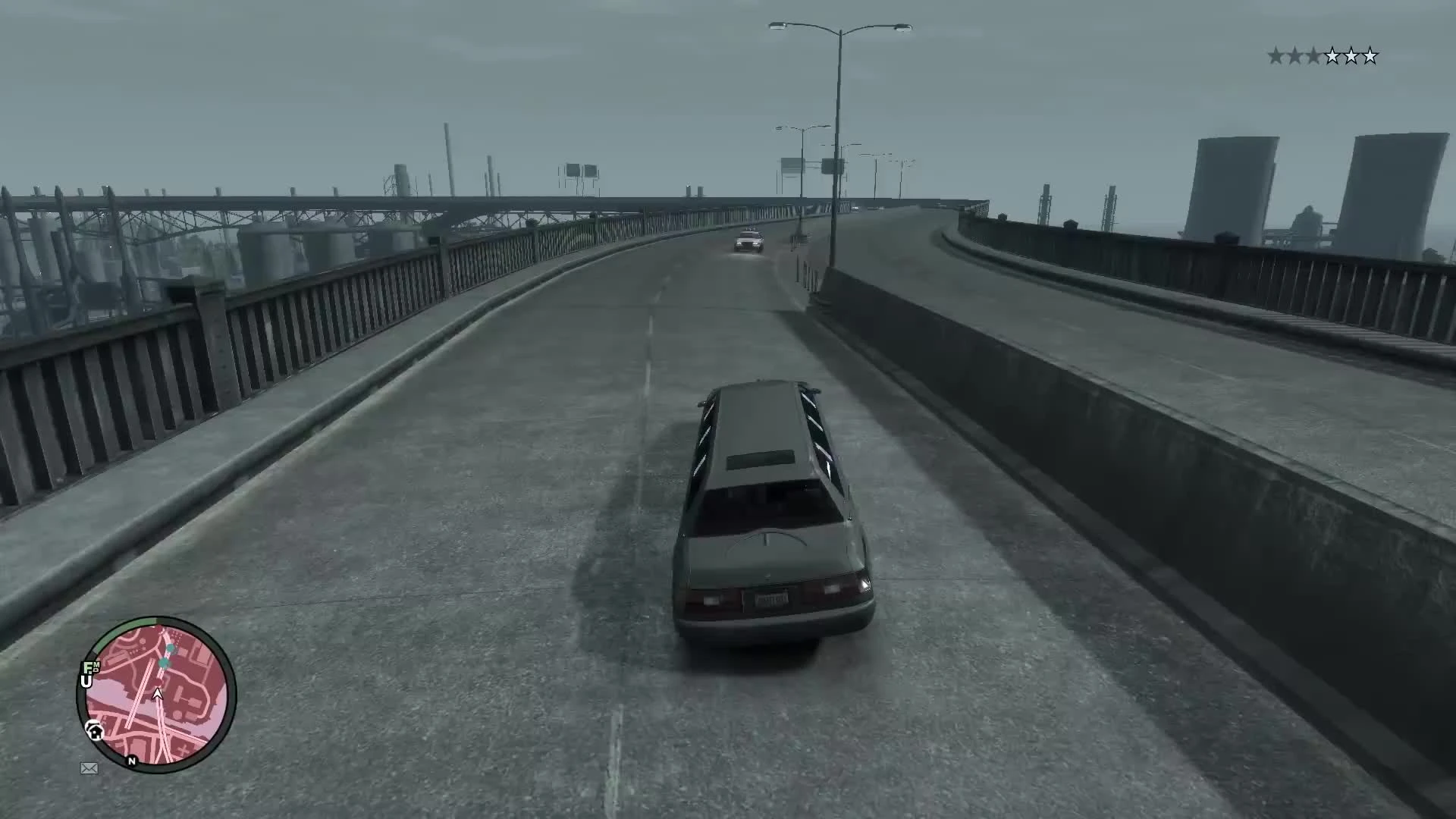Click the wanted level star row
Image resolution: width=1456 pixels, height=819 pixels.
[1323, 55]
